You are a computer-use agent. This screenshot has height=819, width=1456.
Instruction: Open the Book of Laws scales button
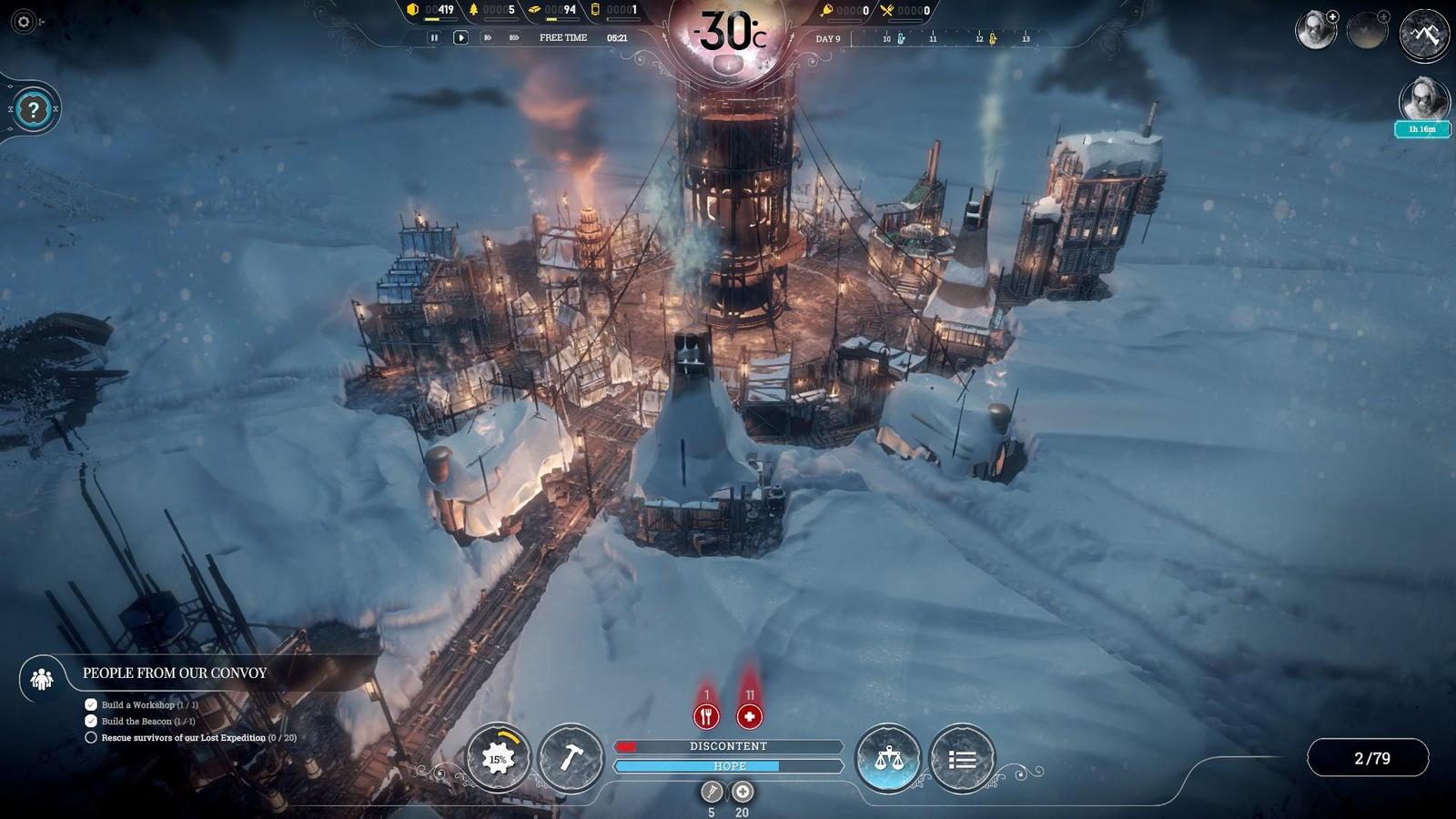pyautogui.click(x=888, y=758)
